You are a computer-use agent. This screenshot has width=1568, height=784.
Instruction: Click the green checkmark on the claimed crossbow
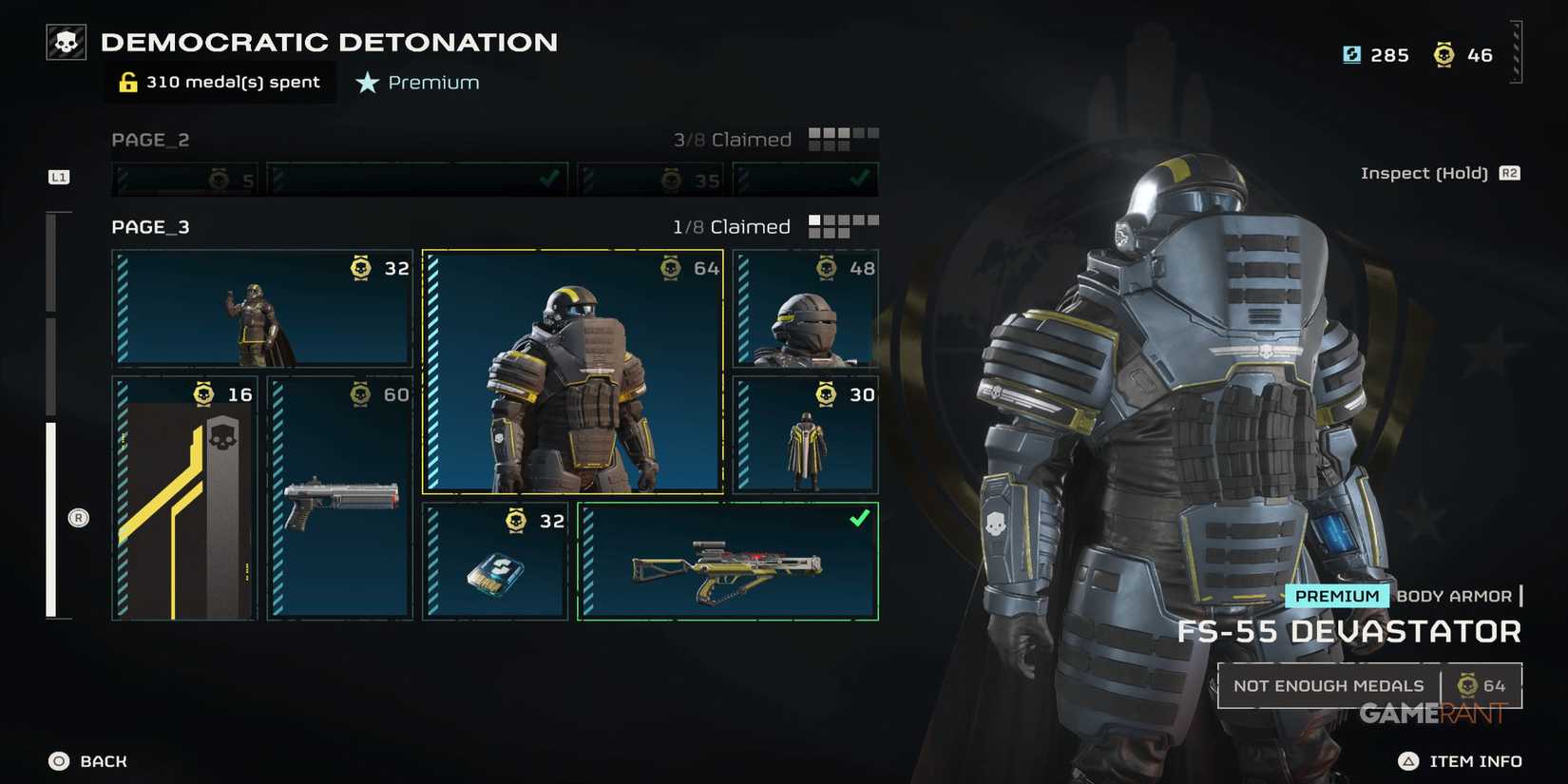(860, 519)
